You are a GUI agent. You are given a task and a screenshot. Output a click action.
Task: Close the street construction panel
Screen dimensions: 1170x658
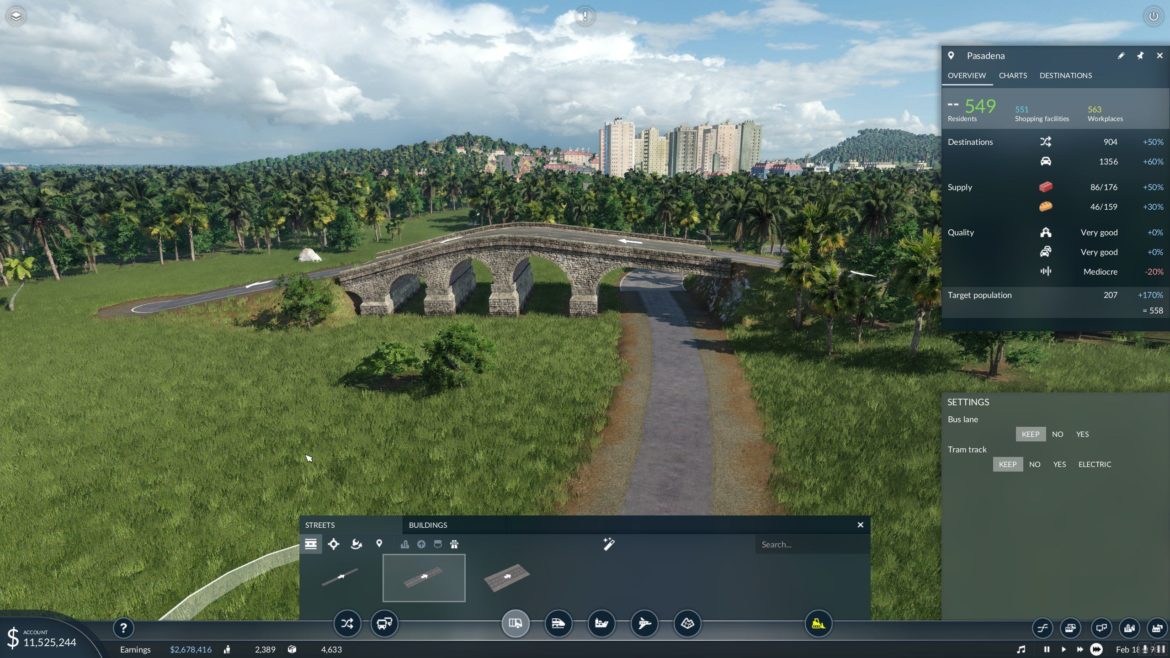pos(860,525)
